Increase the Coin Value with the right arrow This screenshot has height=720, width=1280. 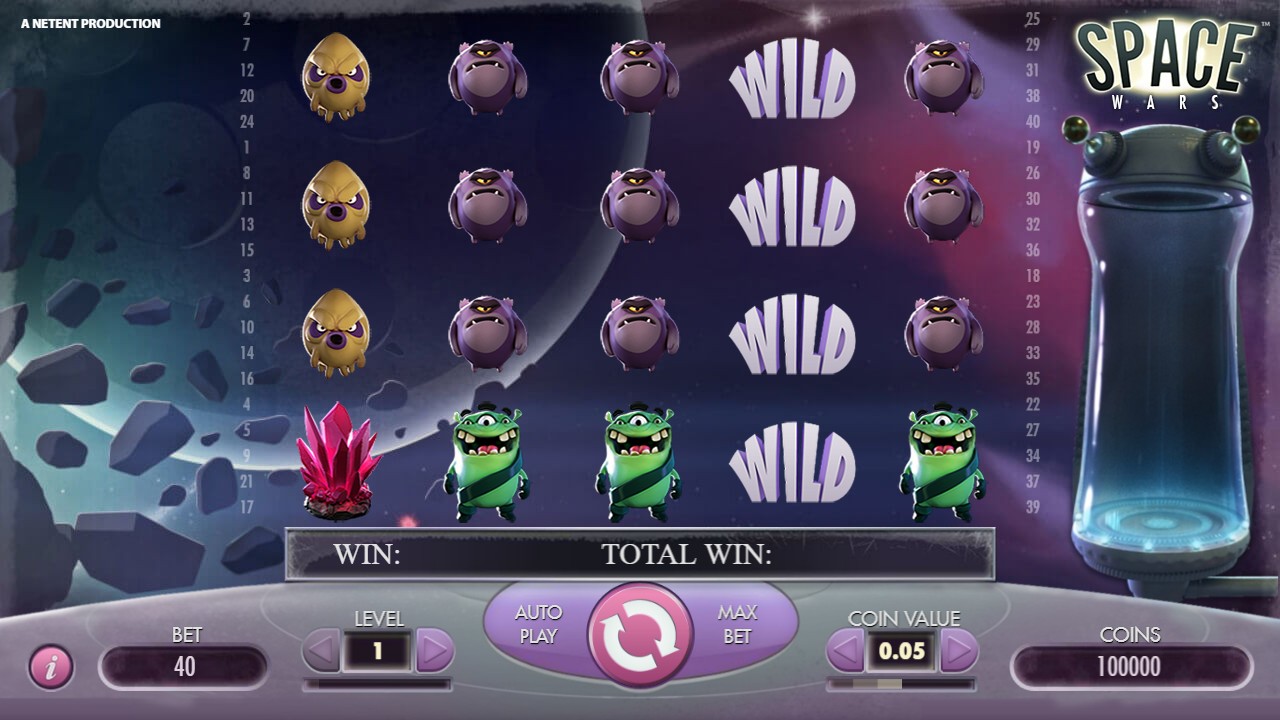coord(959,650)
